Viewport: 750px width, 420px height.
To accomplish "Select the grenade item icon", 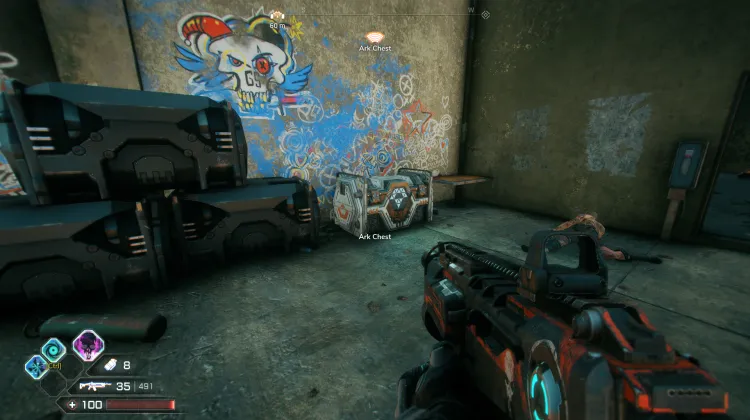I will click(110, 366).
